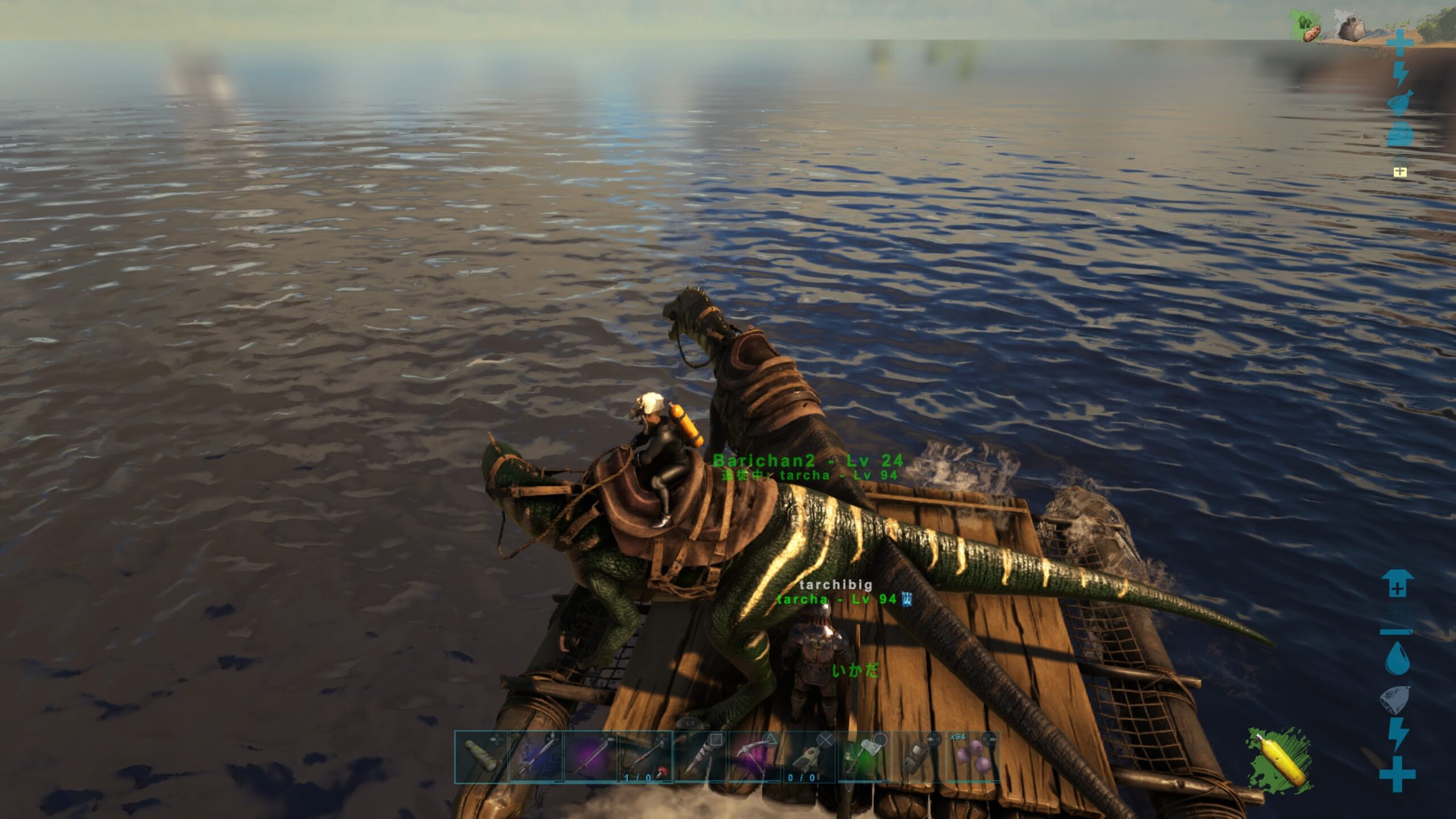1456x819 pixels.
Task: Select the hotbar weapon showing 1 / 0
Action: pos(645,757)
